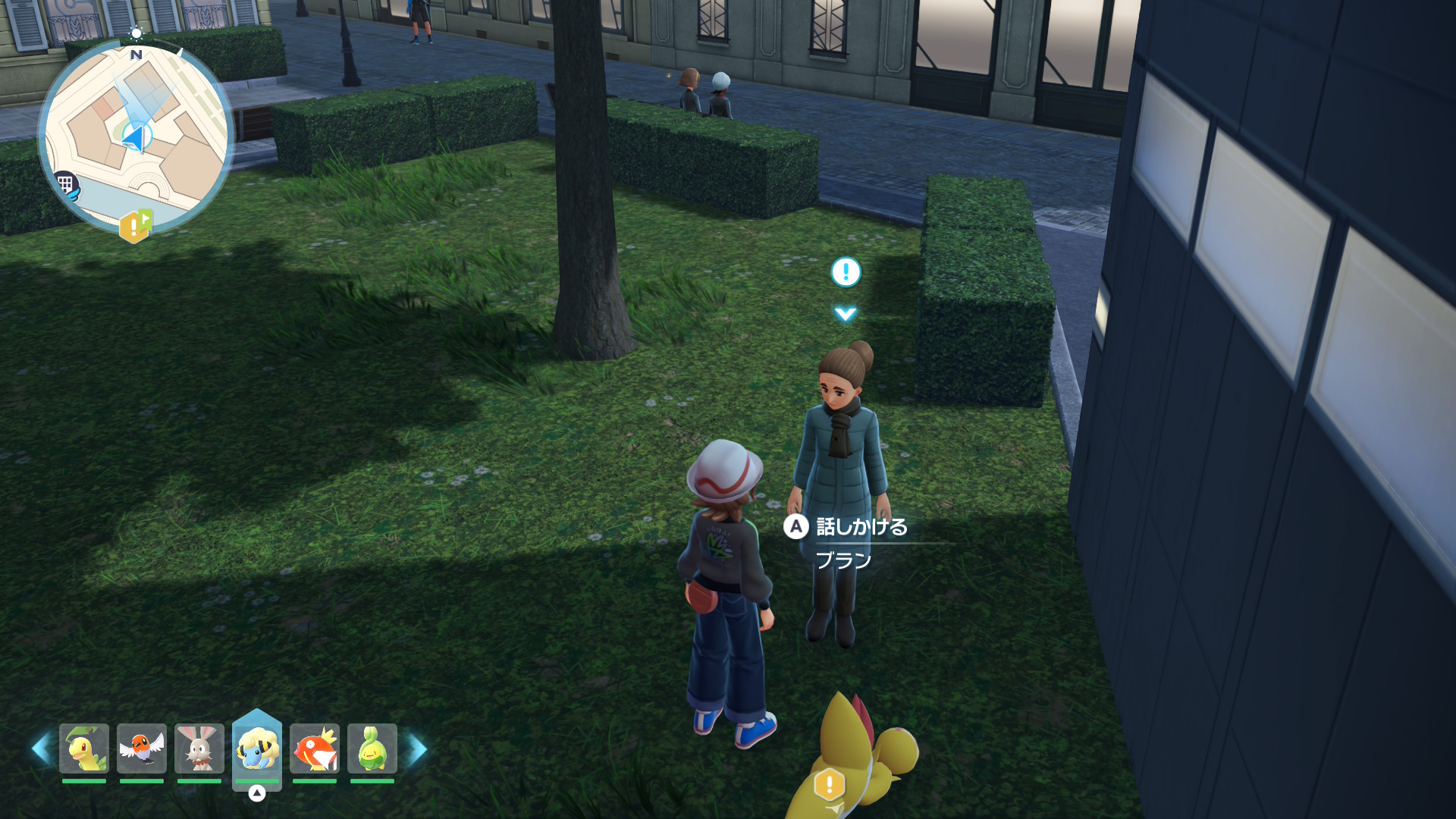Viewport: 1456px width, 819px height.
Task: Click the blue exclamation marker above the NPC
Action: tap(846, 271)
